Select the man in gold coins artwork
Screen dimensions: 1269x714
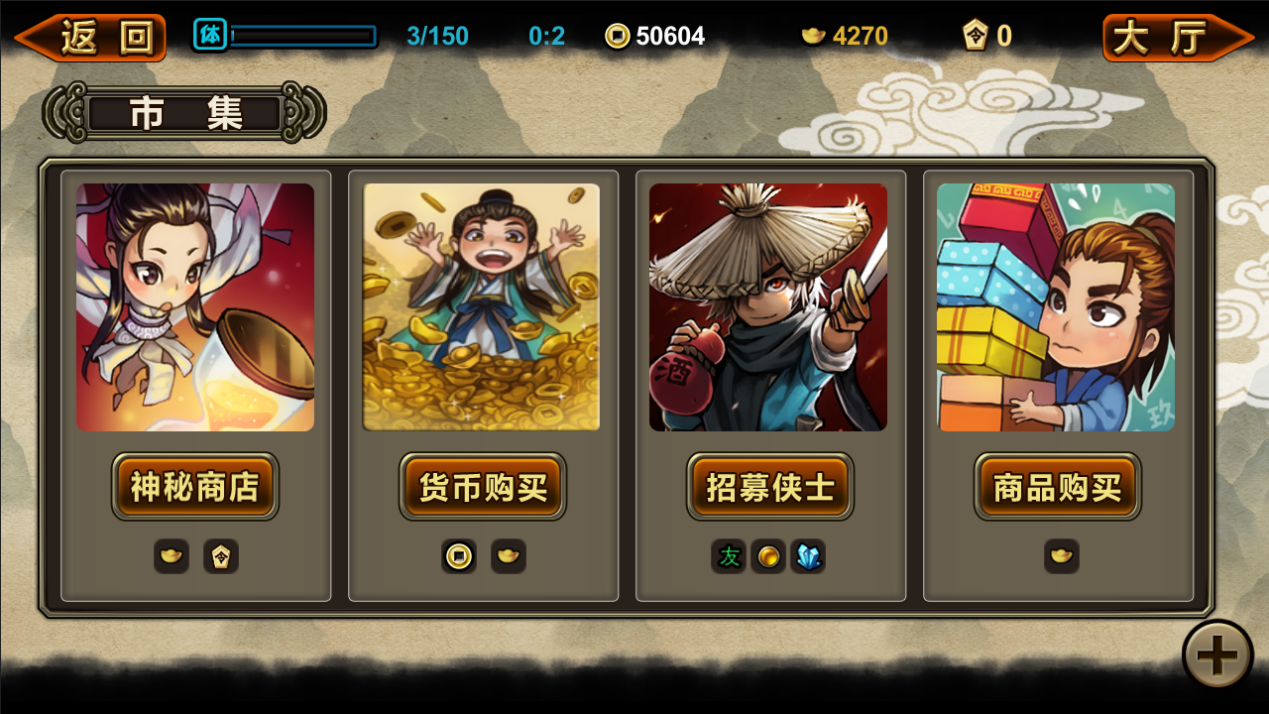481,307
